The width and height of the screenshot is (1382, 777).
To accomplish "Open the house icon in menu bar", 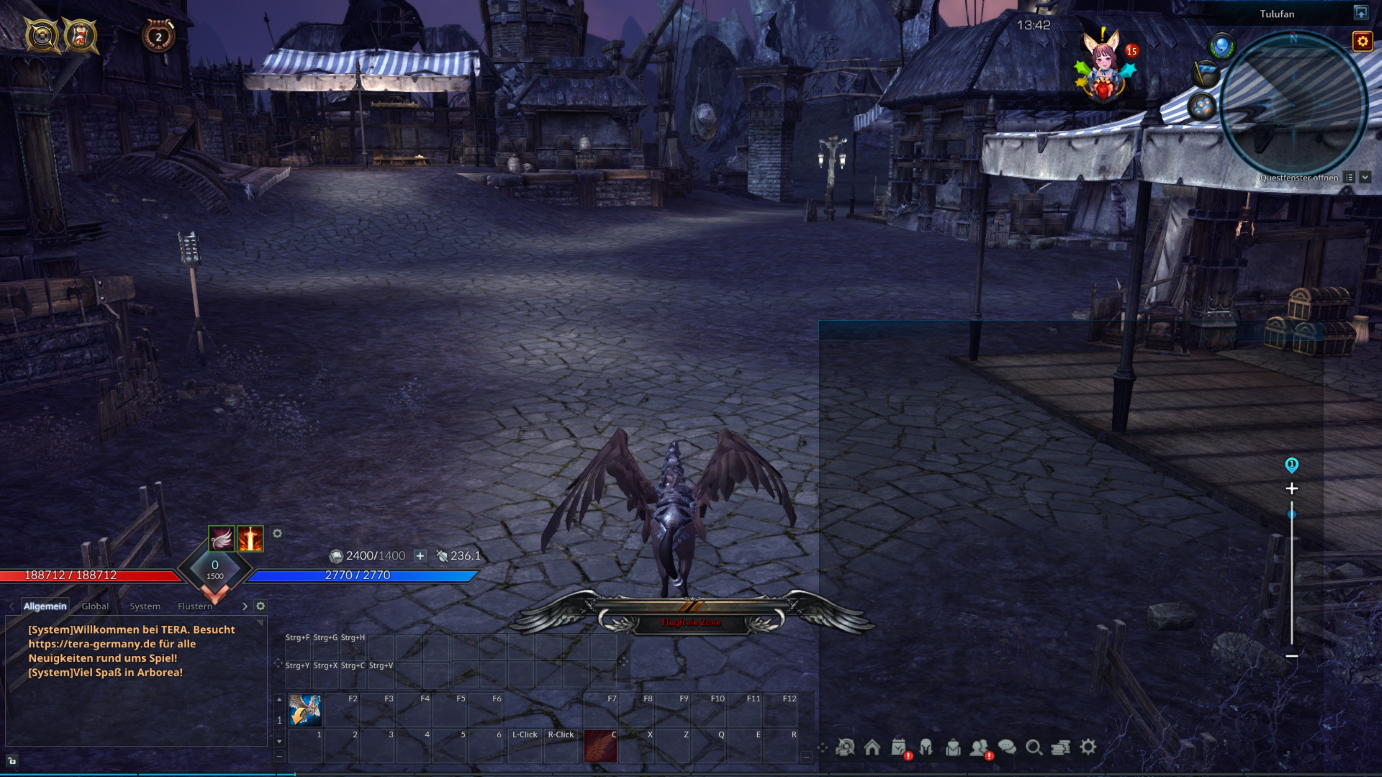I will [872, 747].
